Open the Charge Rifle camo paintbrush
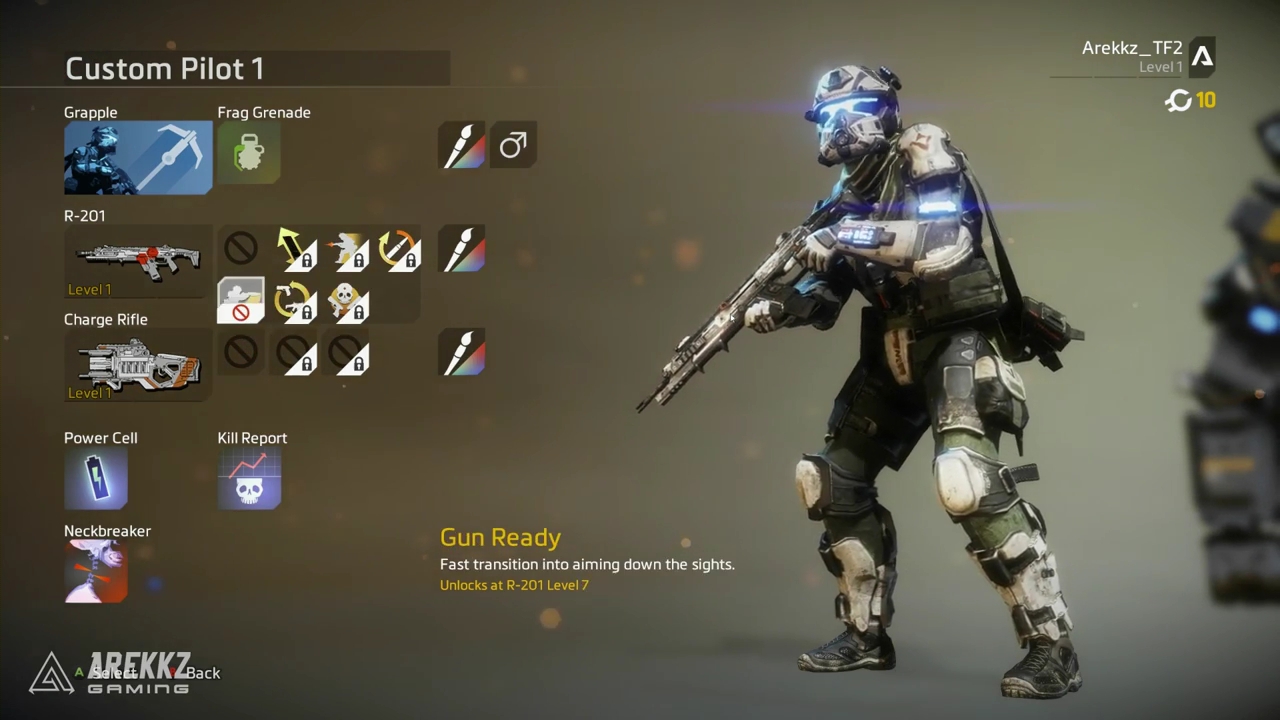 [462, 353]
